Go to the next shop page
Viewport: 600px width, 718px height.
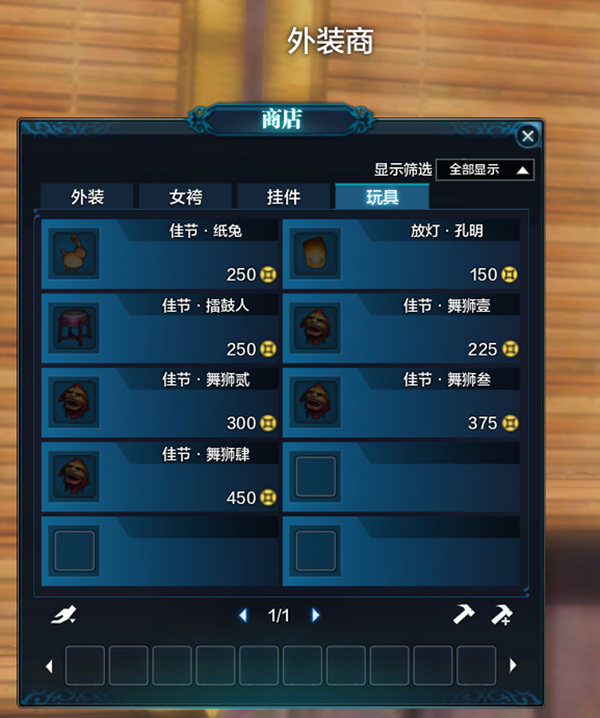click(316, 616)
